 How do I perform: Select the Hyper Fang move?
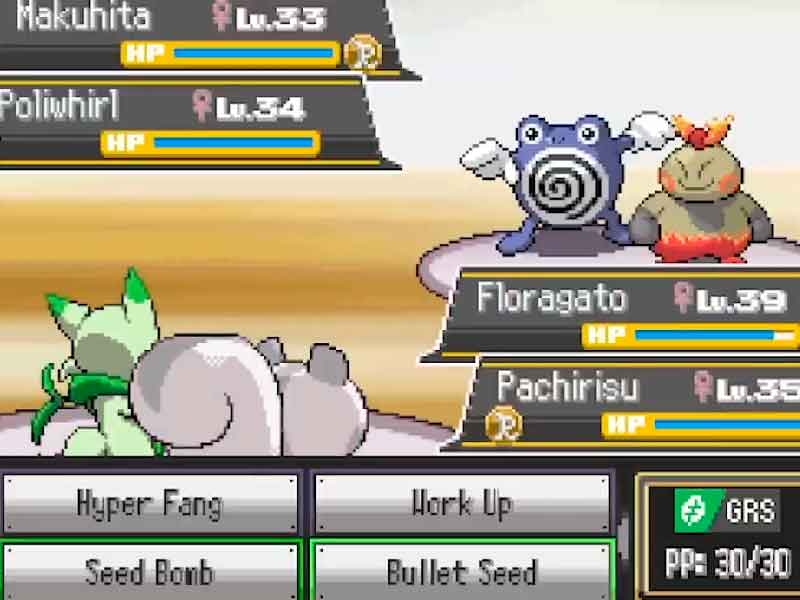(x=150, y=503)
